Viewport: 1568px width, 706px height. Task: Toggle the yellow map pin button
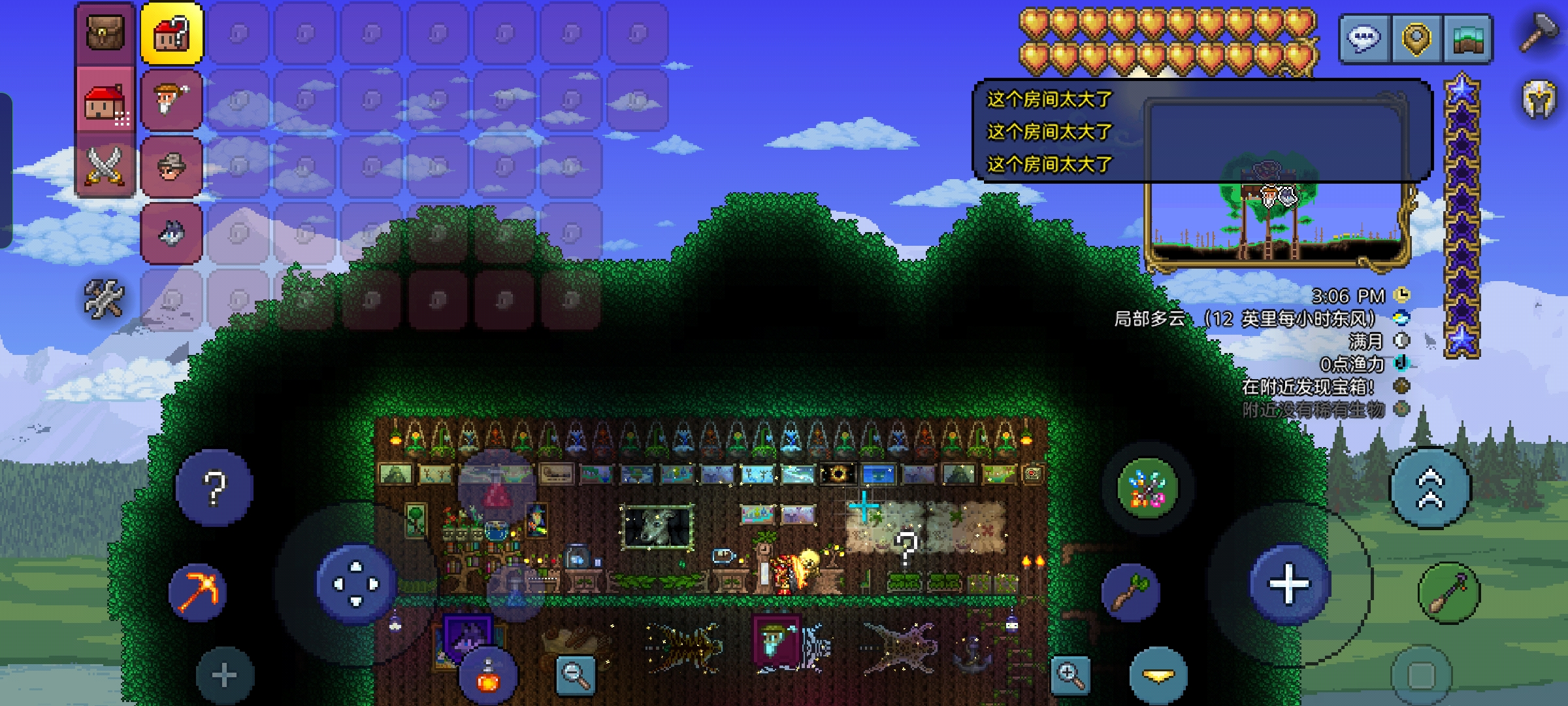point(1416,39)
